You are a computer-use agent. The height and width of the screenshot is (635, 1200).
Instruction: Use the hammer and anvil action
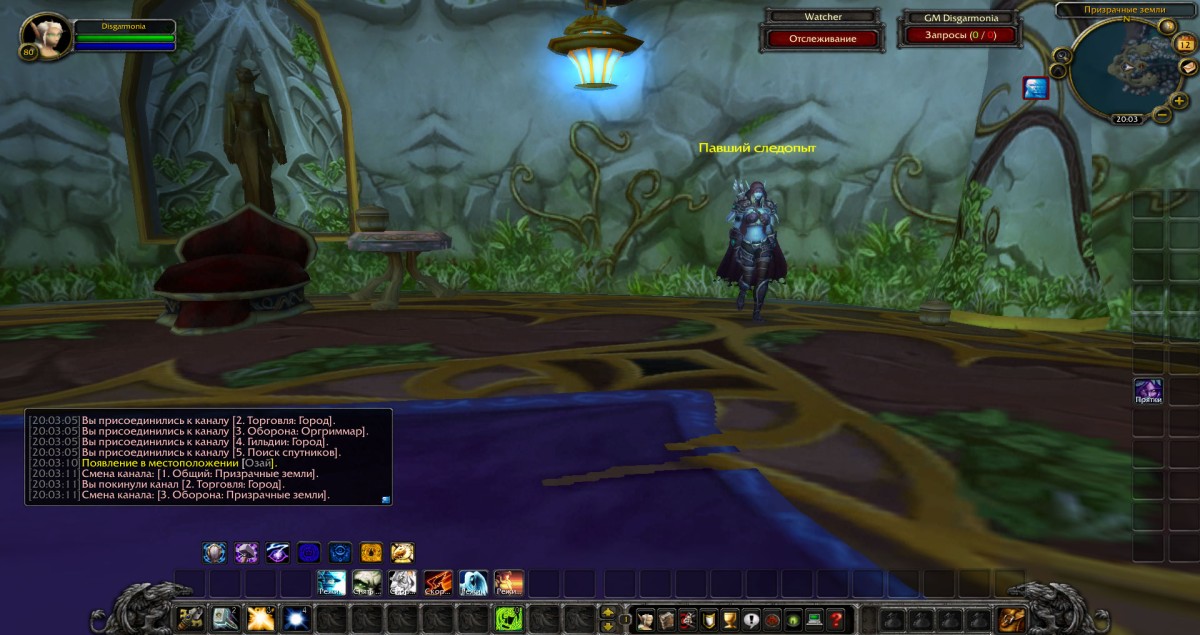190,619
